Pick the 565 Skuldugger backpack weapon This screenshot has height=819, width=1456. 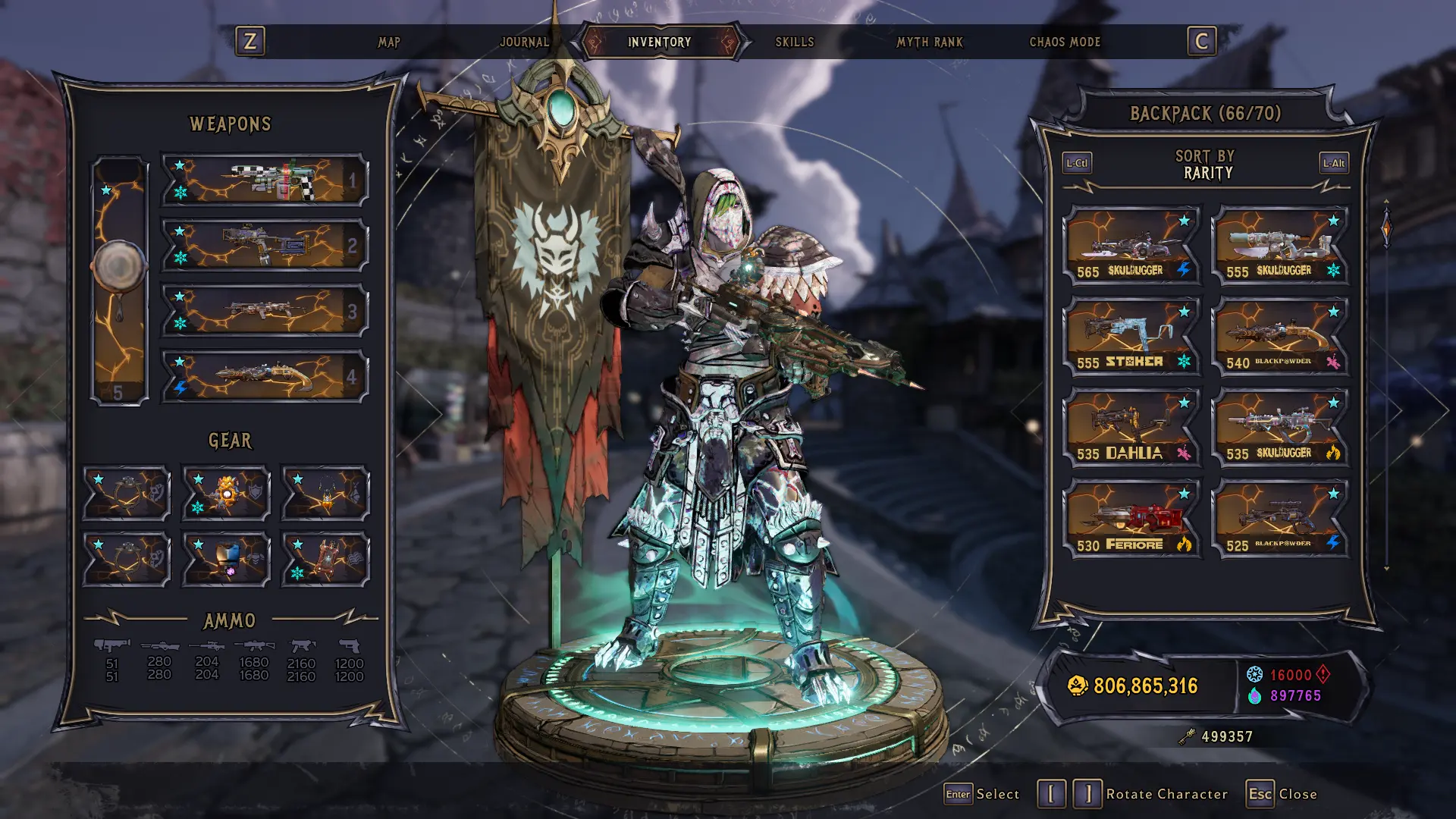pos(1132,246)
